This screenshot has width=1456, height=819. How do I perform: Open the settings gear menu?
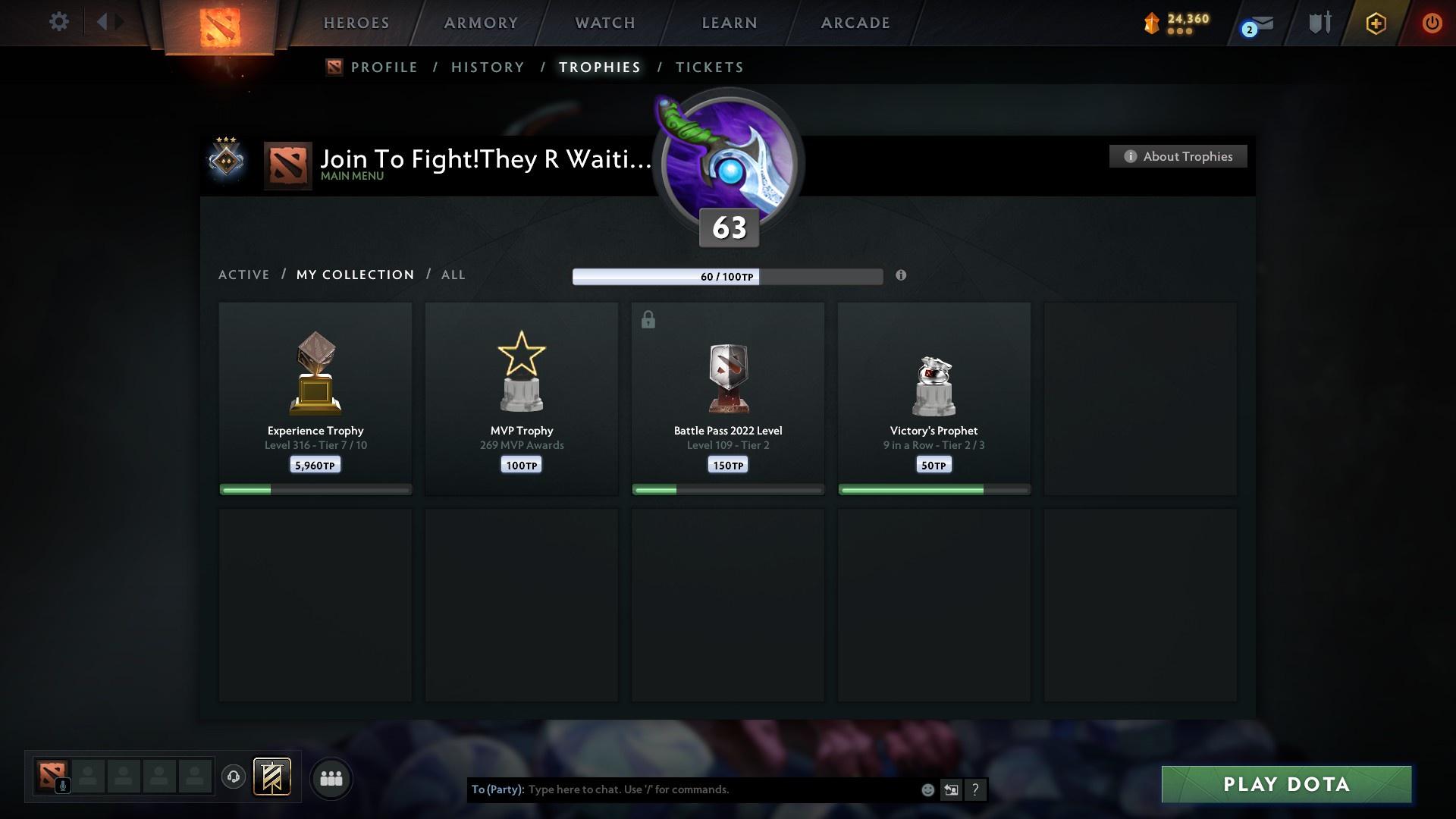point(58,22)
